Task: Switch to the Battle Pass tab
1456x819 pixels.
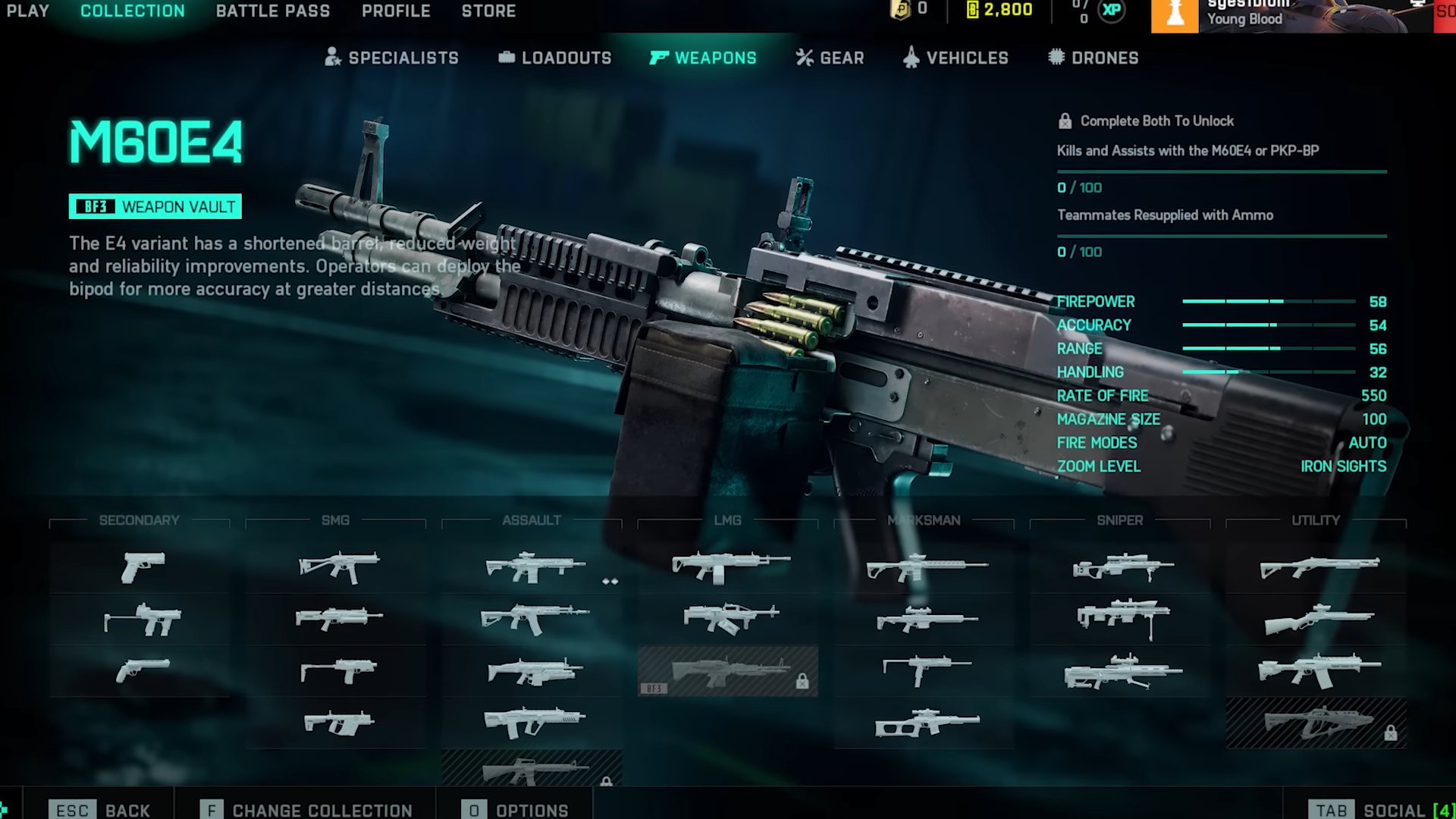Action: pos(273,11)
